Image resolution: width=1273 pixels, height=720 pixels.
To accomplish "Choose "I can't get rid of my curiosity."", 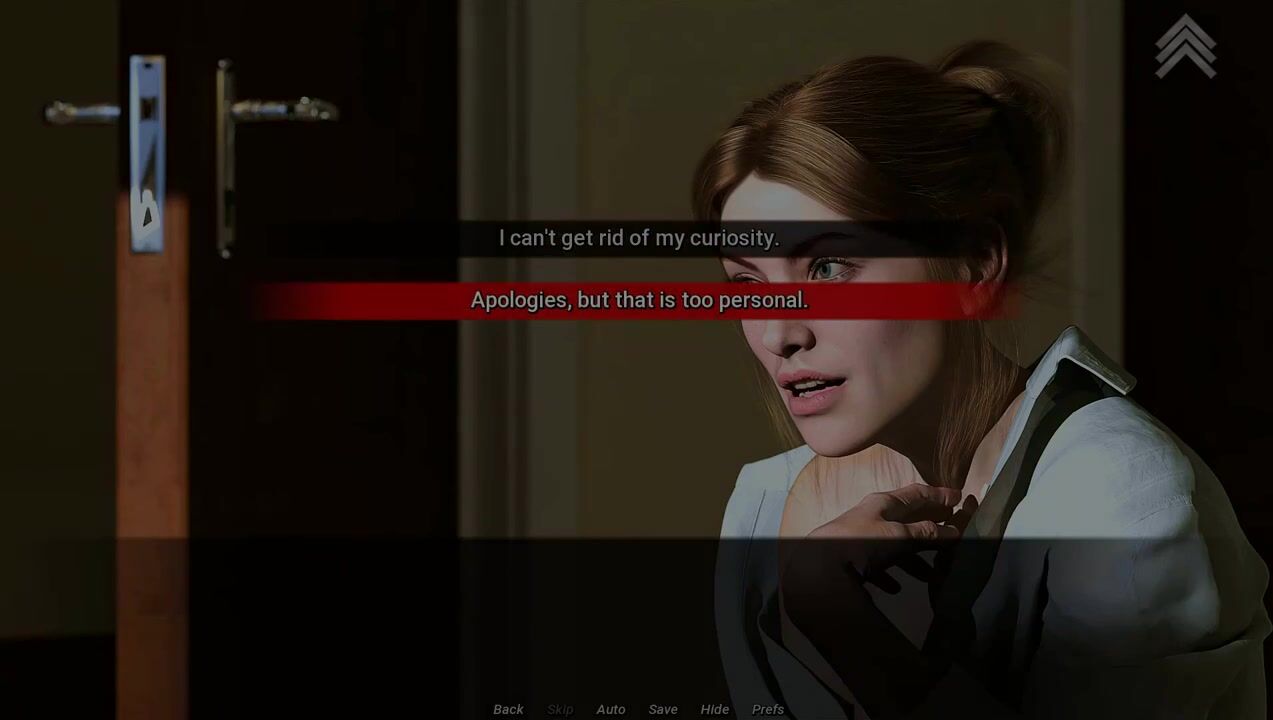I will pos(638,238).
